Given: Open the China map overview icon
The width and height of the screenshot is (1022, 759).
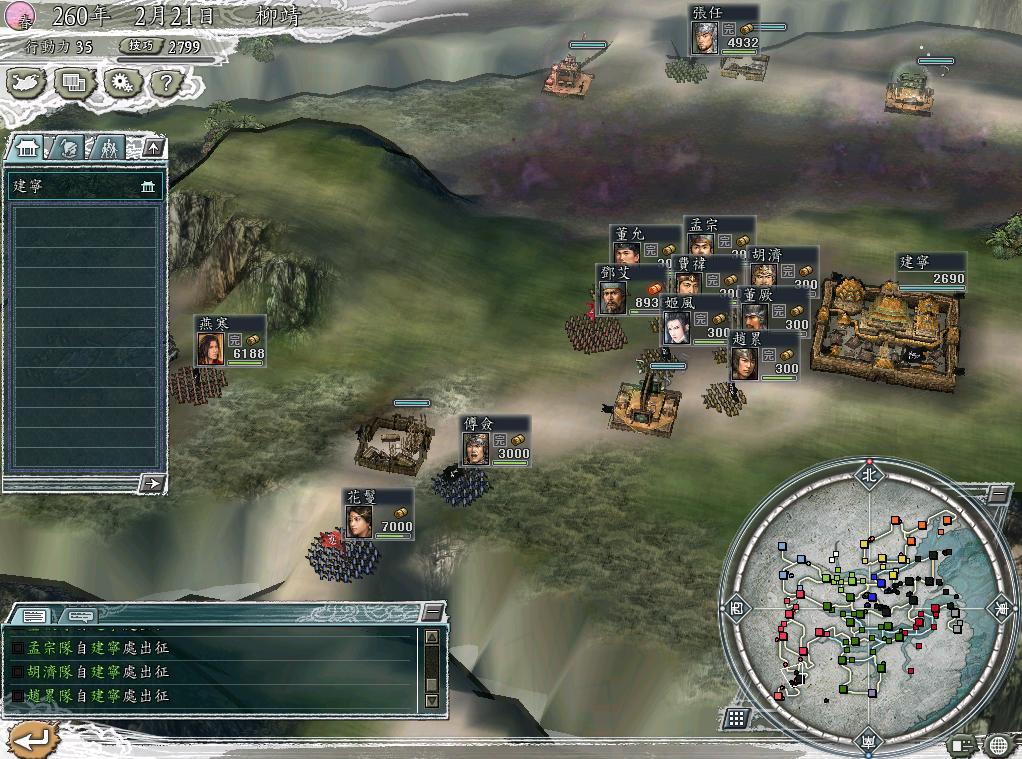Looking at the screenshot, I should (x=27, y=83).
